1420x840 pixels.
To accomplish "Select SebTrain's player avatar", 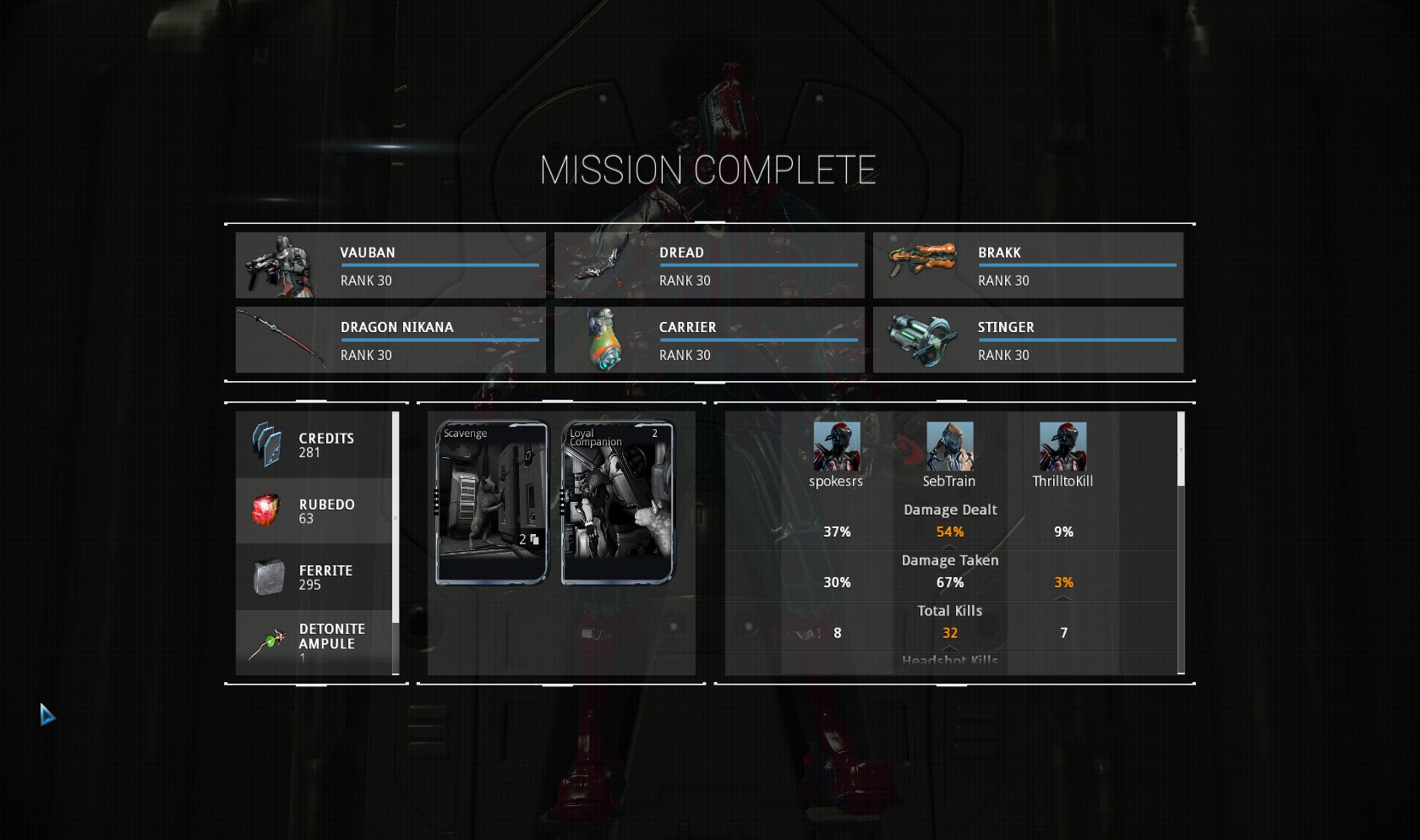I will (949, 446).
